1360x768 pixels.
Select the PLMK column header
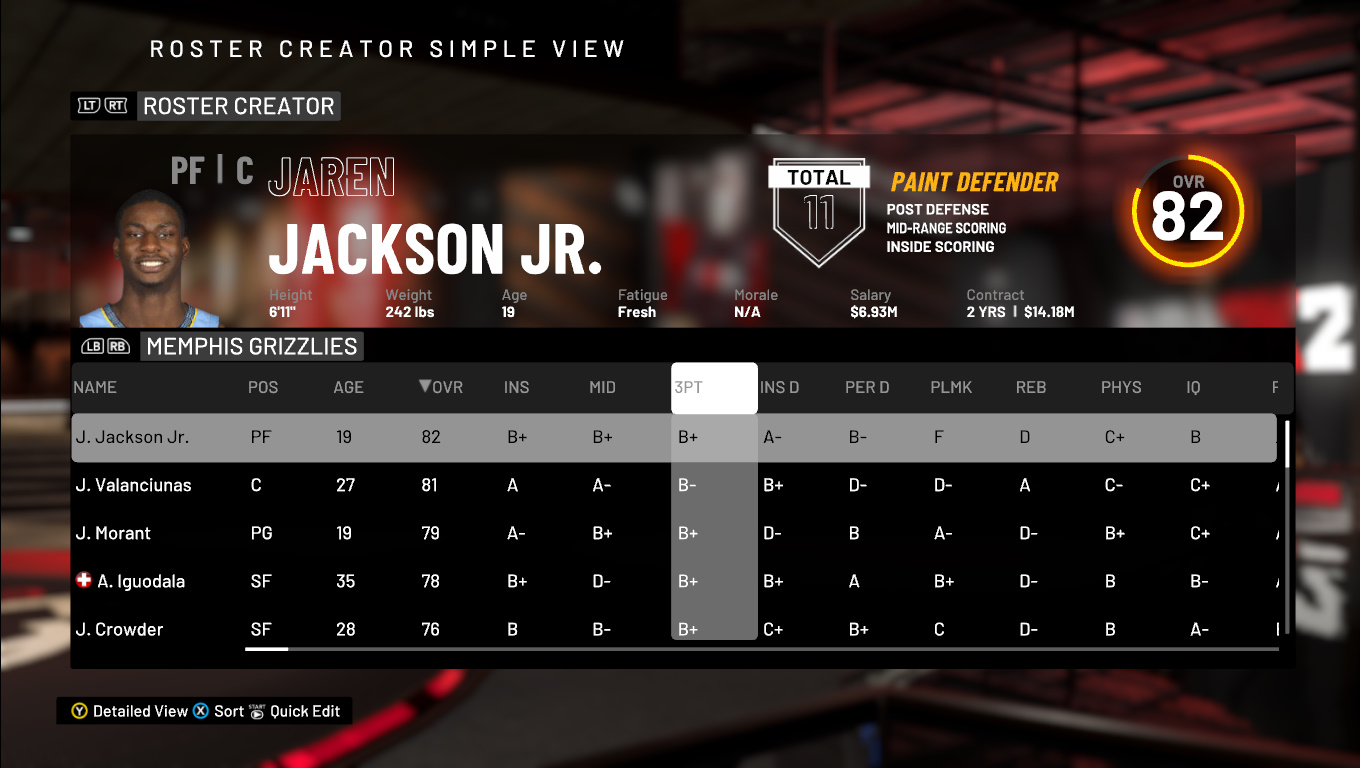952,387
